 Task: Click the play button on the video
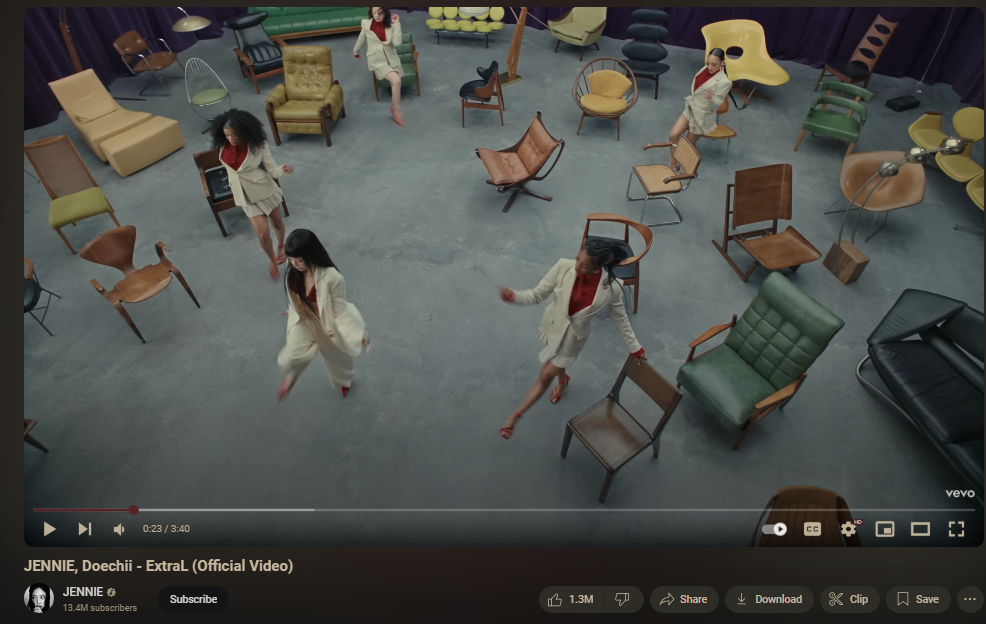click(x=49, y=529)
